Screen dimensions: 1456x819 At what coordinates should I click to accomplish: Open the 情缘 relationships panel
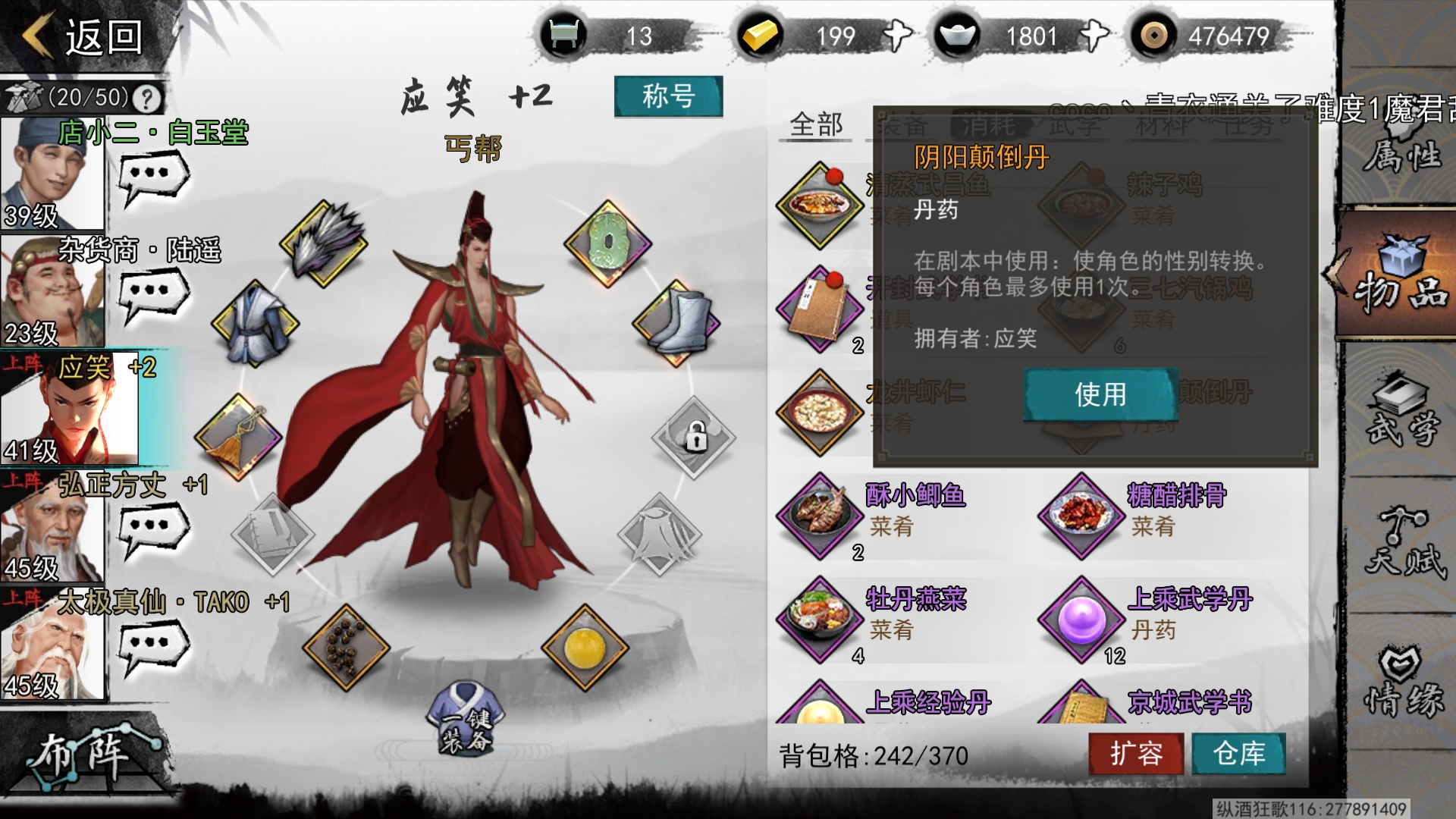(x=1401, y=682)
